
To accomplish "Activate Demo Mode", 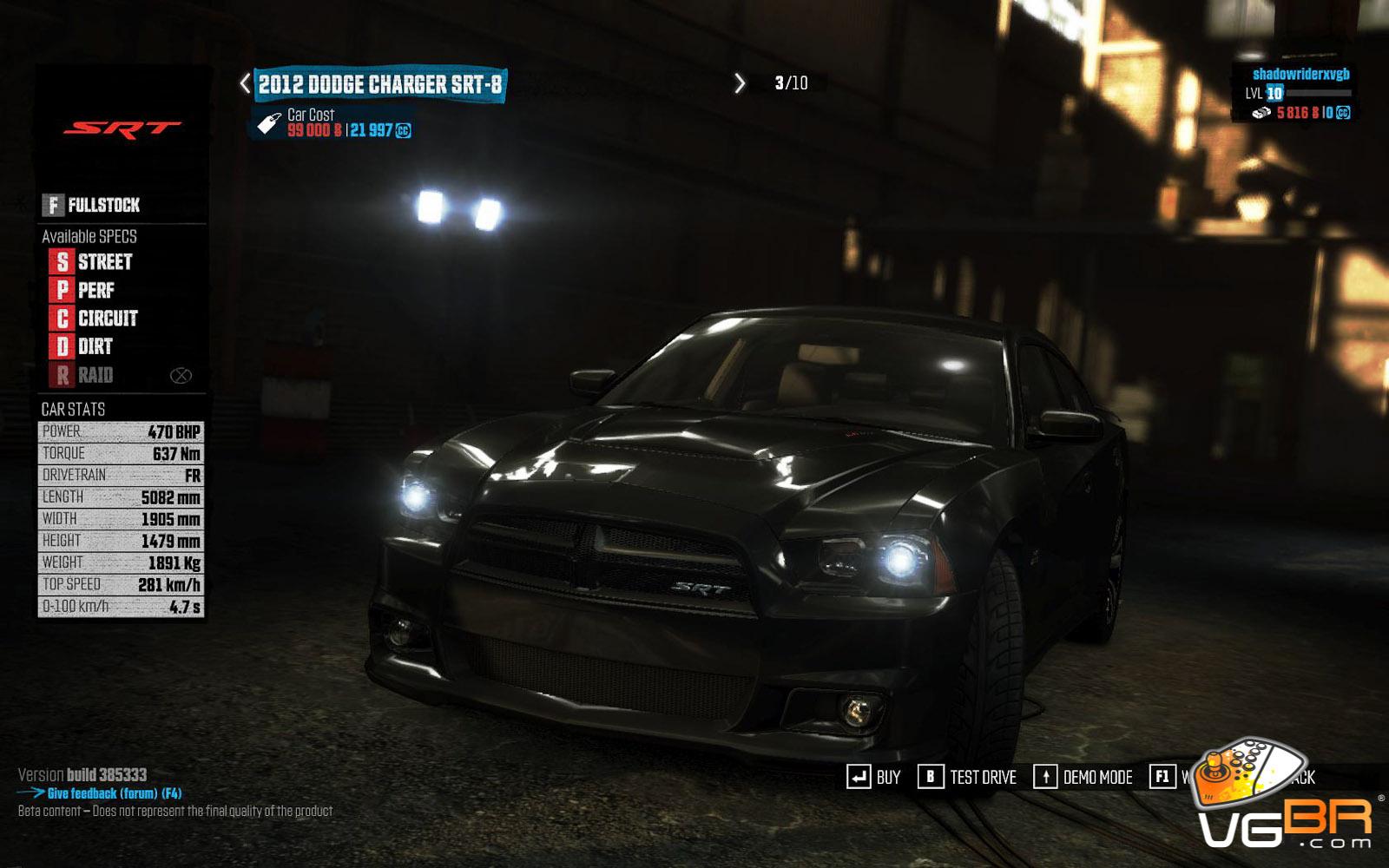I will coord(1083,777).
